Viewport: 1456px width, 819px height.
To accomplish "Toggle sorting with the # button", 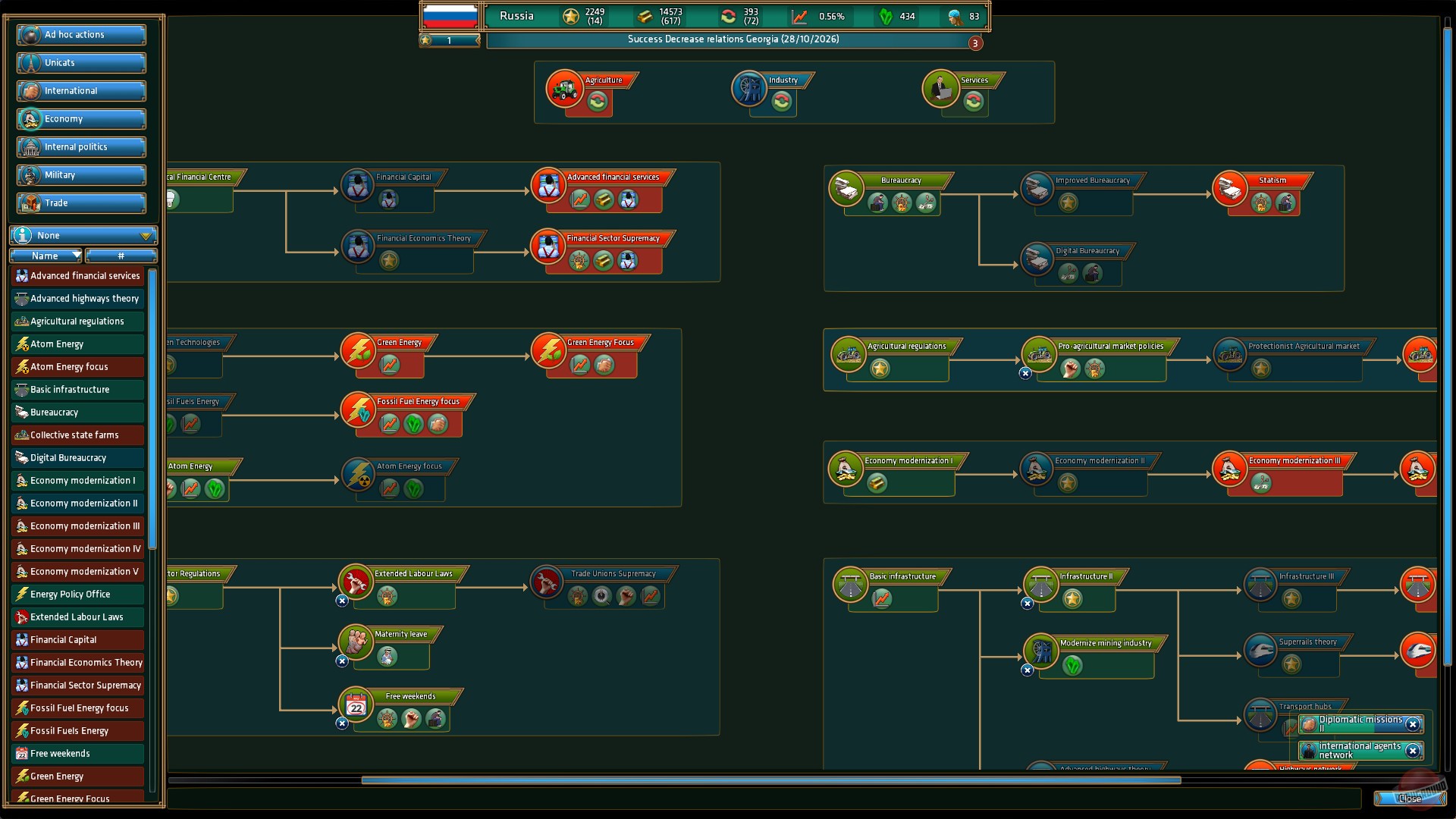I will click(x=120, y=256).
